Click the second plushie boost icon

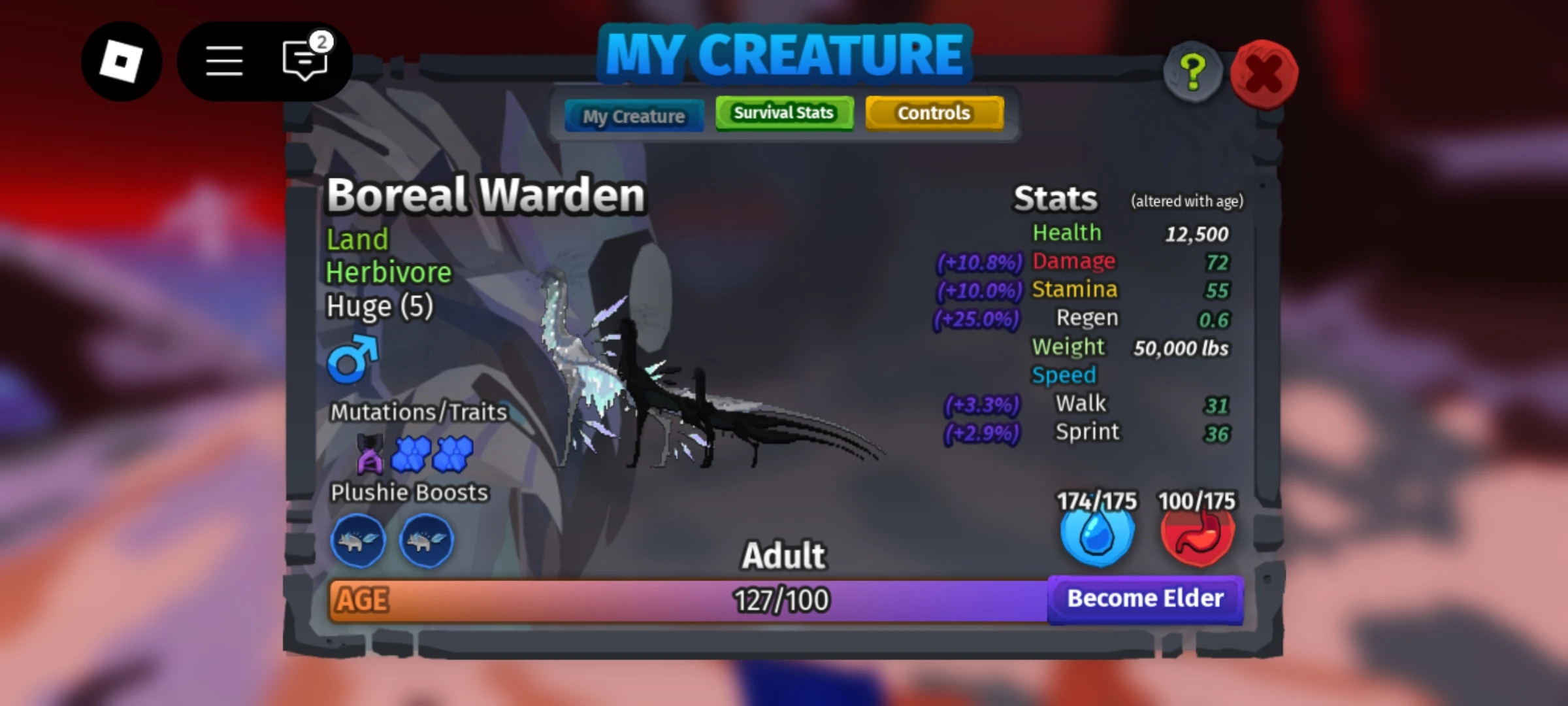pos(425,541)
